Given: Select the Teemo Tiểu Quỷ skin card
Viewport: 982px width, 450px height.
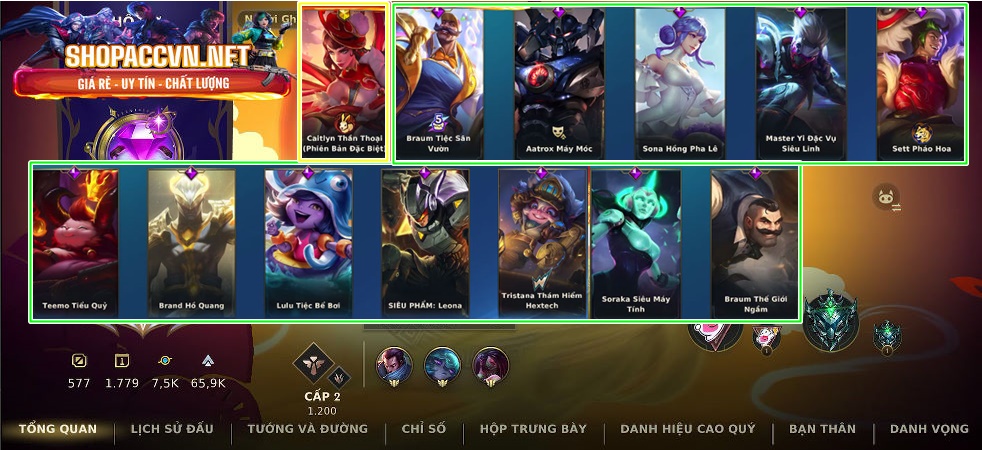Looking at the screenshot, I should click(x=75, y=242).
